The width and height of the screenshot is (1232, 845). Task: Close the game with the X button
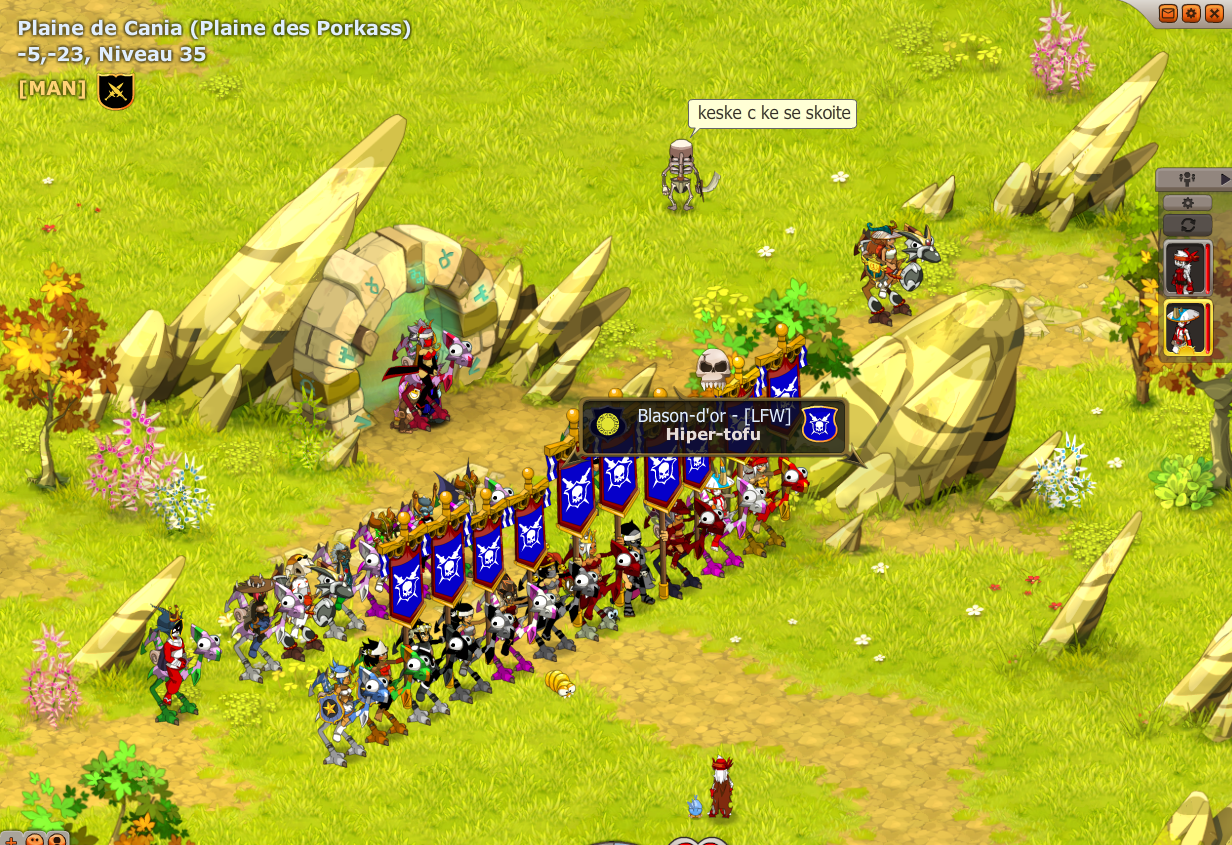[1214, 13]
